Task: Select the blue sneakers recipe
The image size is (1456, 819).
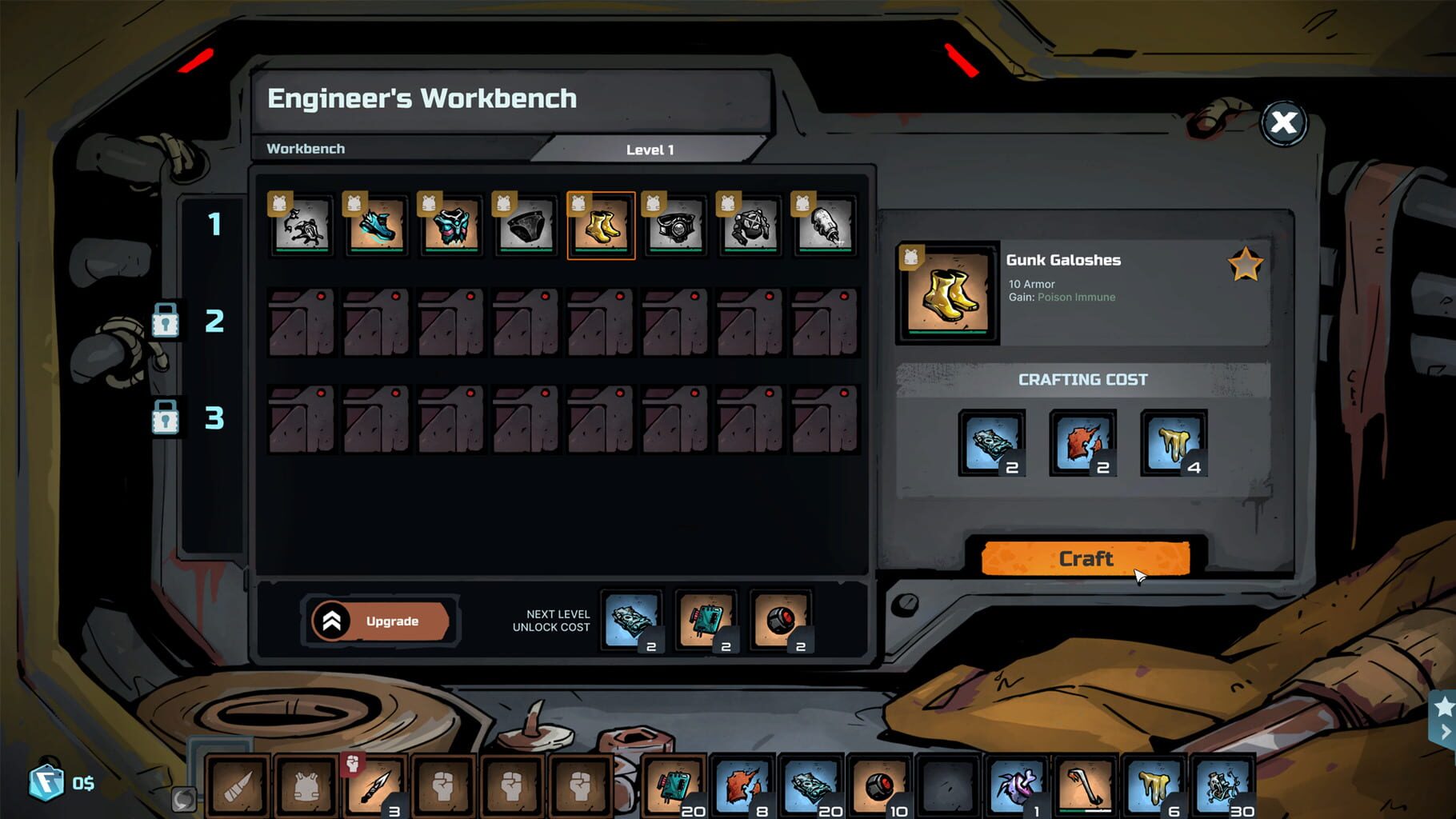Action: pyautogui.click(x=376, y=226)
